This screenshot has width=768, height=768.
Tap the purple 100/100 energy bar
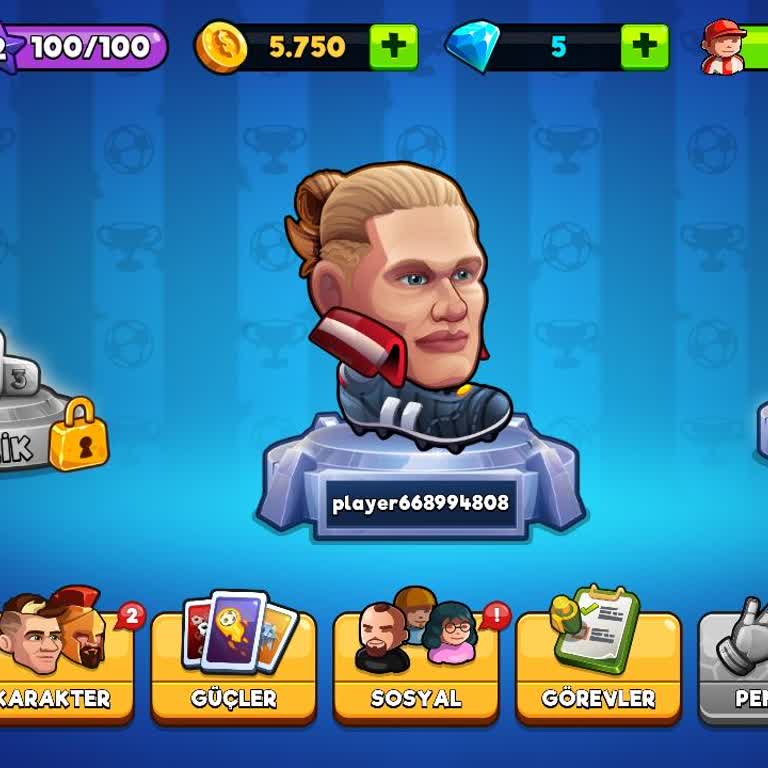pos(88,47)
